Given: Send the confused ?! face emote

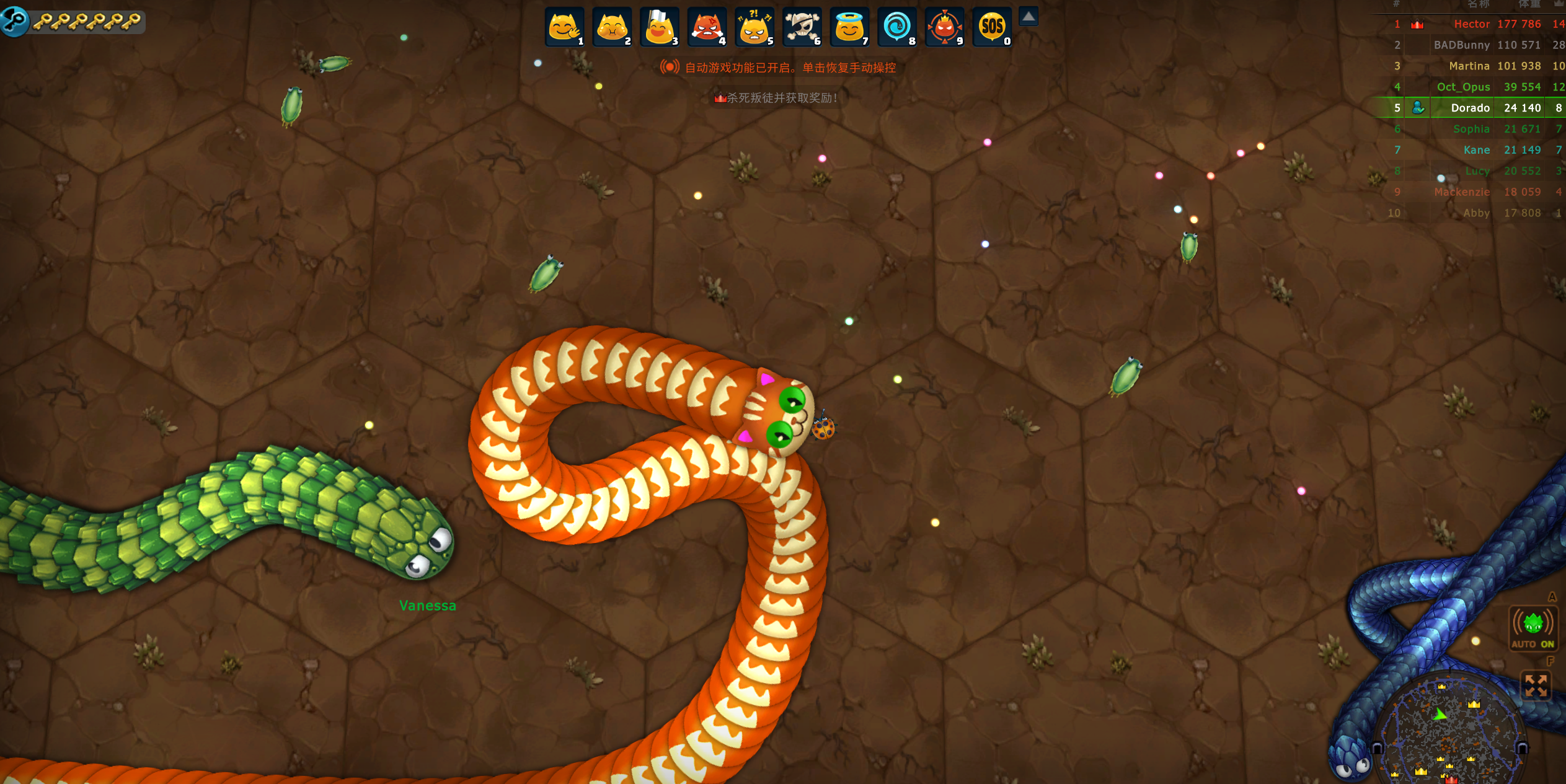Looking at the screenshot, I should click(x=754, y=27).
